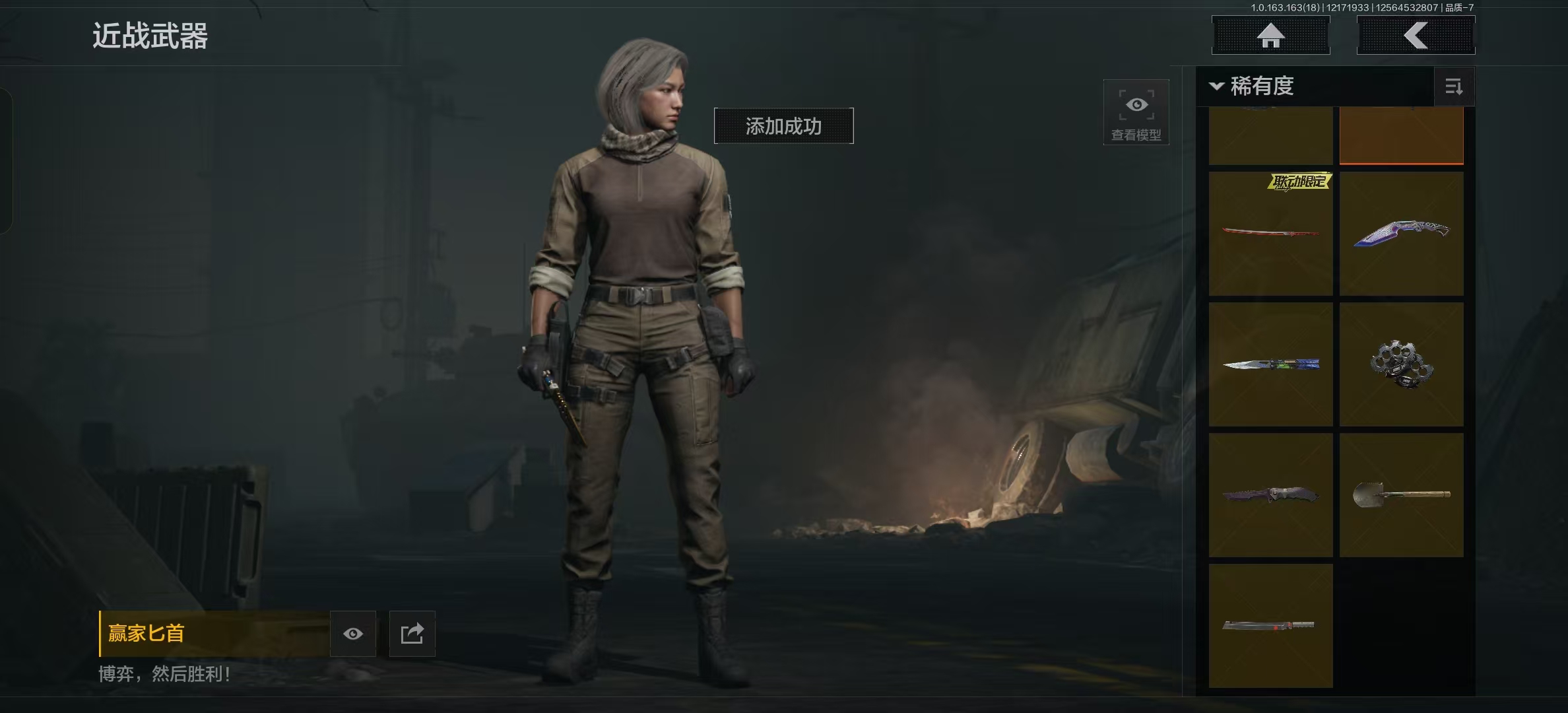
Task: Return to the home screen
Action: coord(1270,36)
